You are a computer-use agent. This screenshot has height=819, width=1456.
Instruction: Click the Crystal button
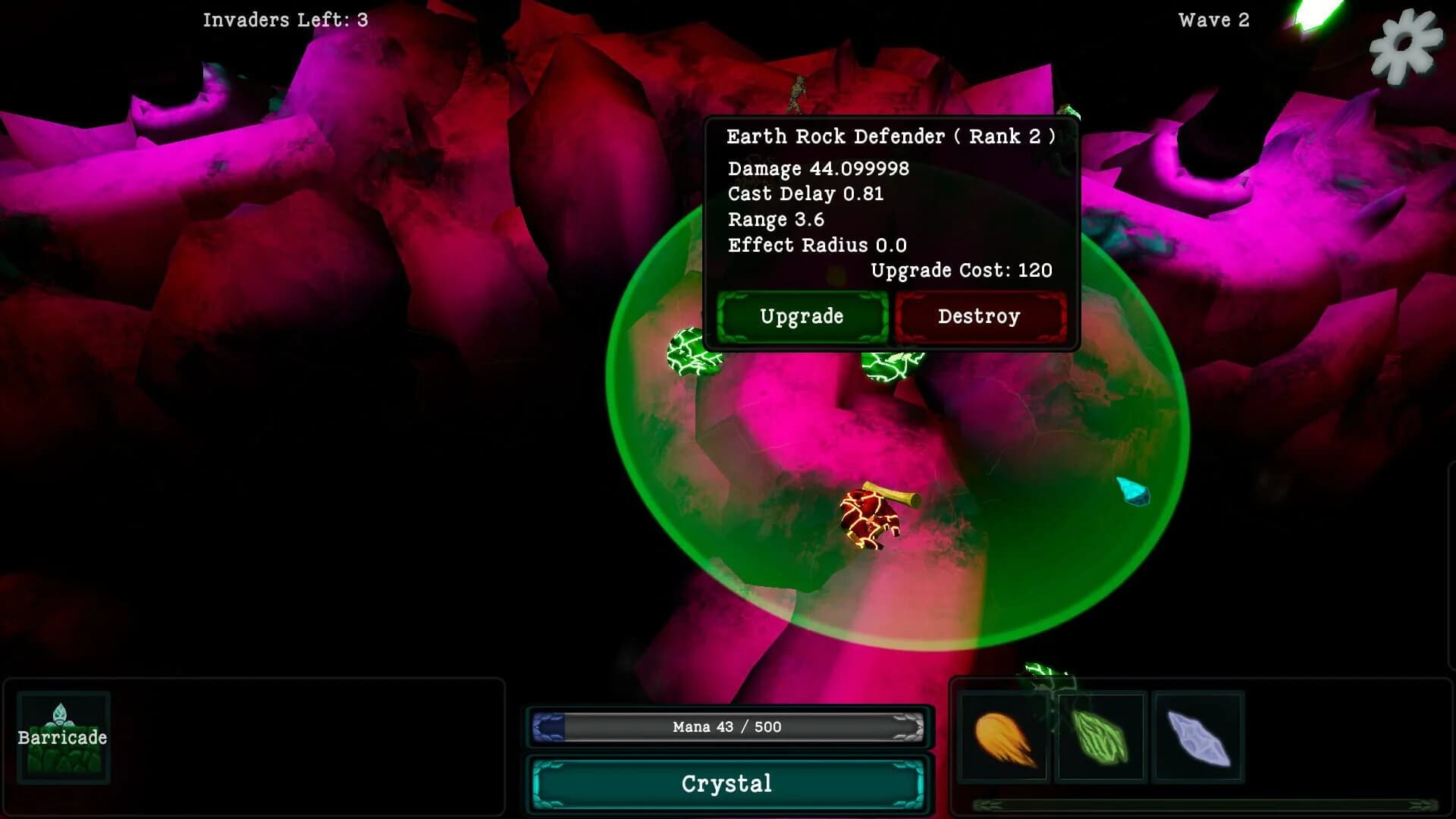[x=727, y=783]
